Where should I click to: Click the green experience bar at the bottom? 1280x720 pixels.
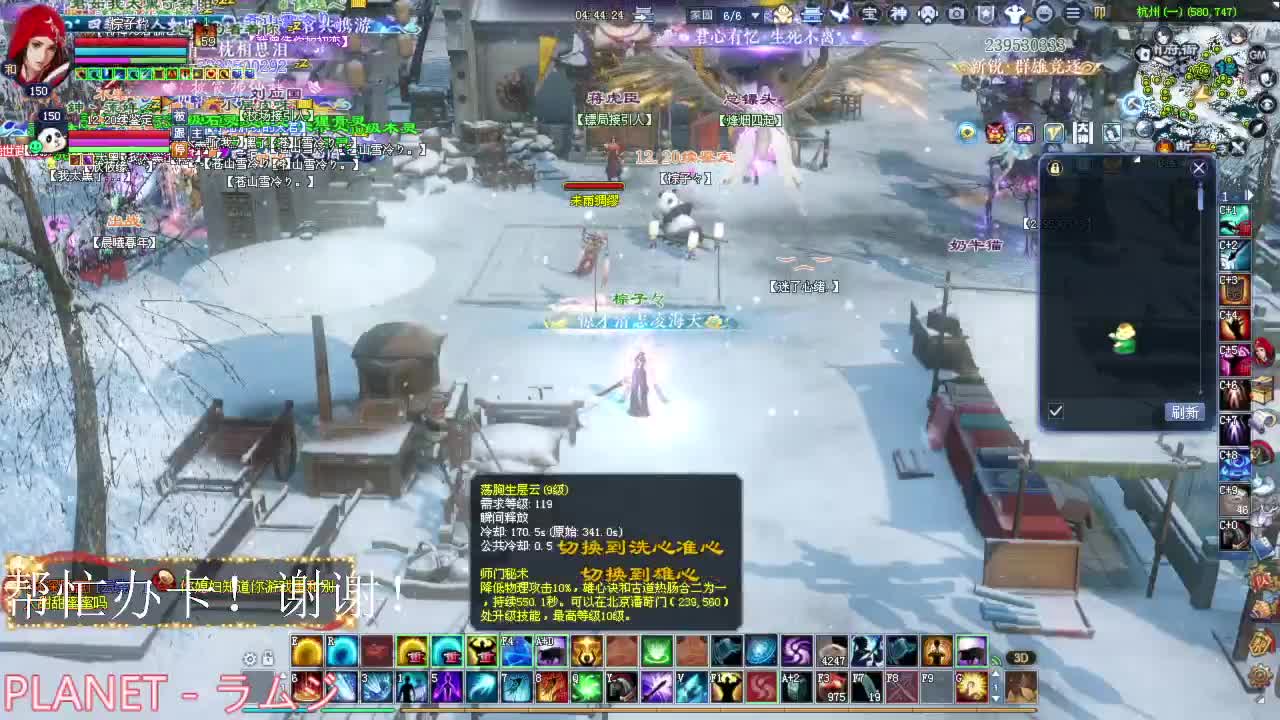coord(359,711)
